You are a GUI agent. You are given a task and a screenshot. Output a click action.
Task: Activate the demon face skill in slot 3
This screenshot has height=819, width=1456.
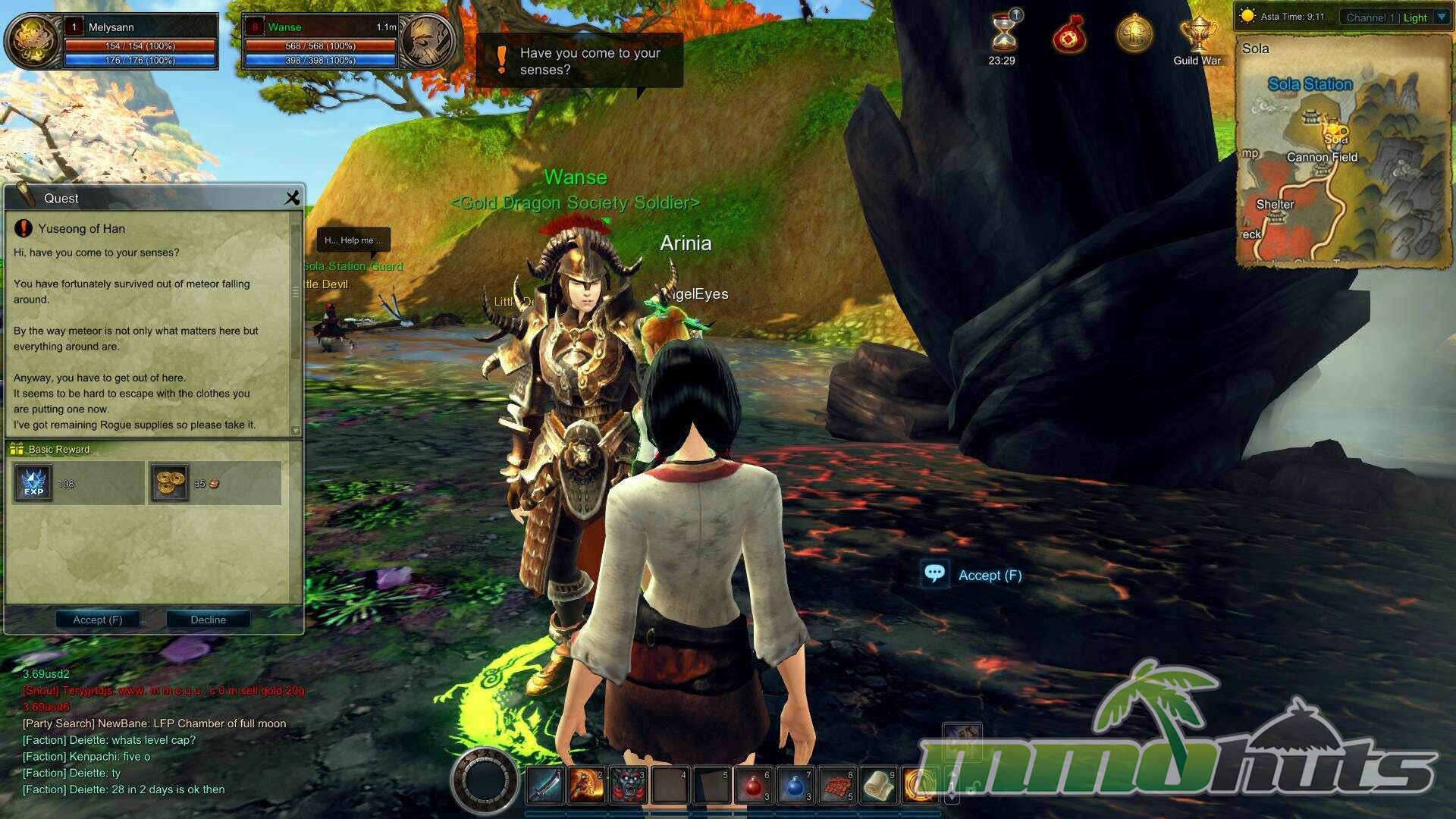pos(628,786)
